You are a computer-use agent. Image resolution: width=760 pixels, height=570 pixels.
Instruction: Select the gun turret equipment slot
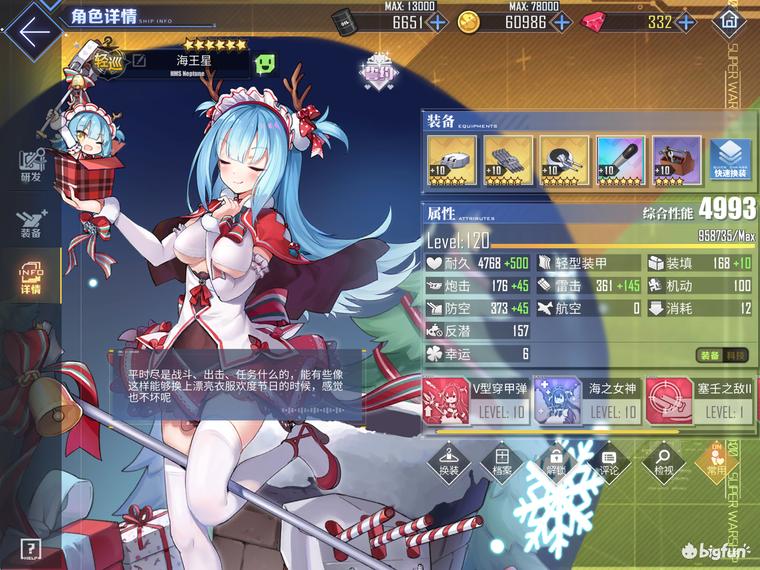click(x=450, y=160)
